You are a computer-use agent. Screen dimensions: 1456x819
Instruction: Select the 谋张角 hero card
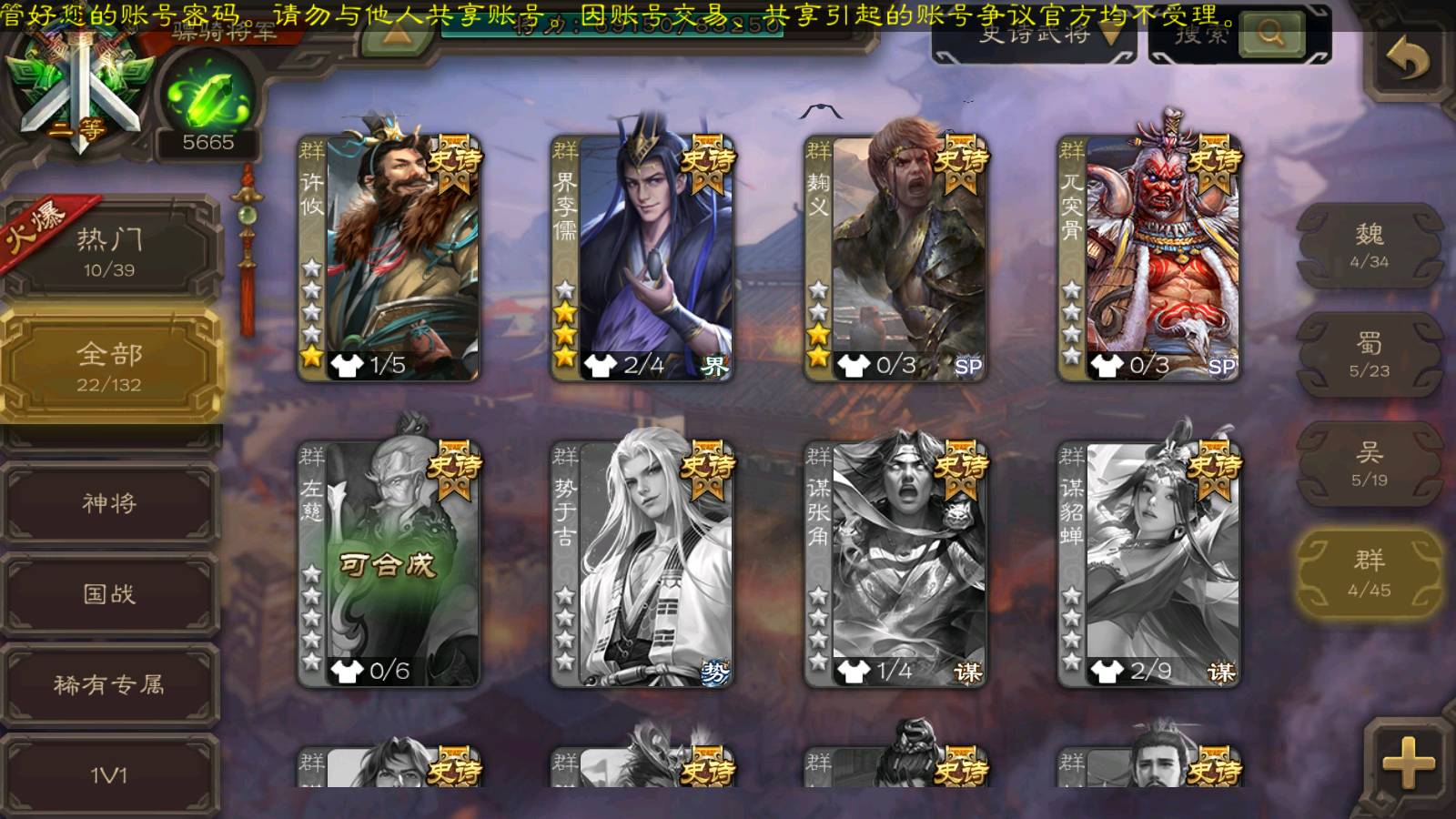tap(895, 564)
